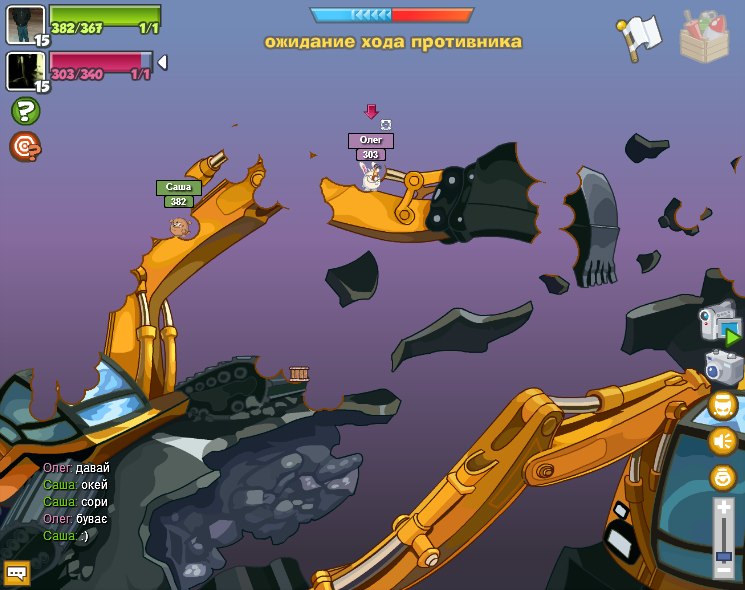Open the green question mark help
745x590 pixels.
pos(25,111)
